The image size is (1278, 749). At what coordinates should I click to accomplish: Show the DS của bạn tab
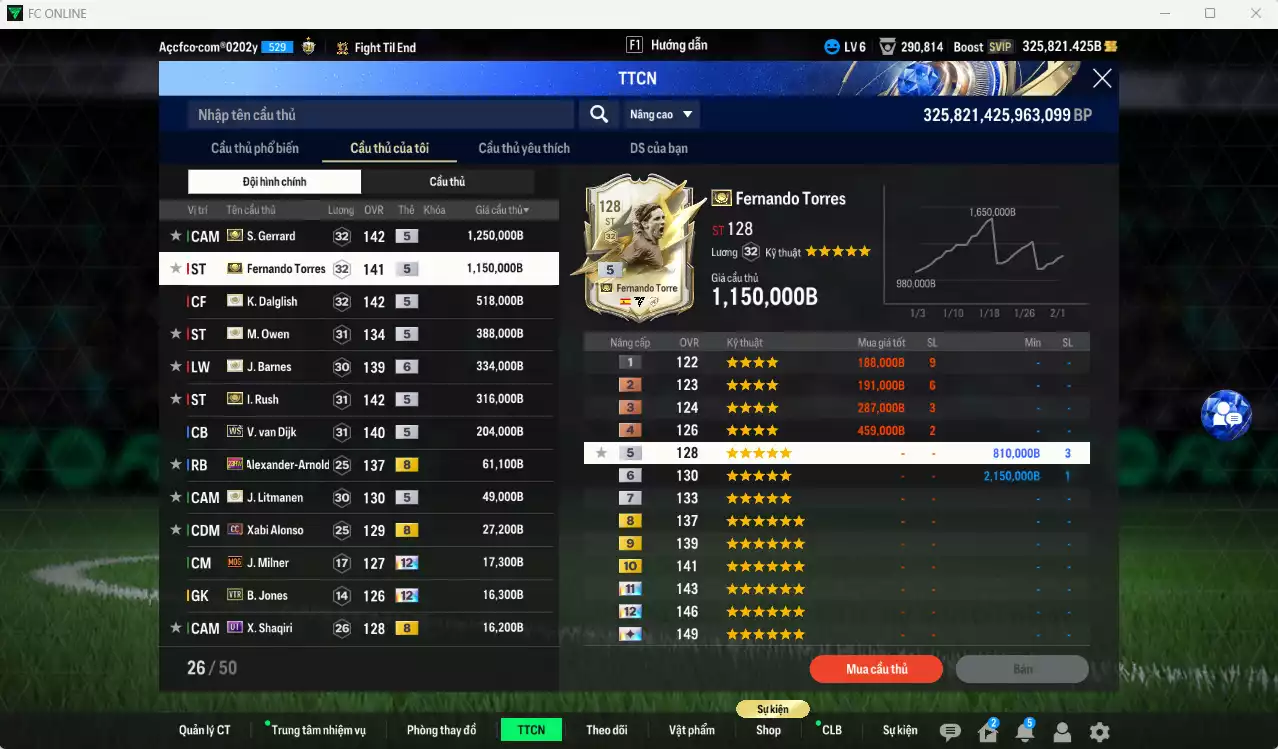coord(658,149)
